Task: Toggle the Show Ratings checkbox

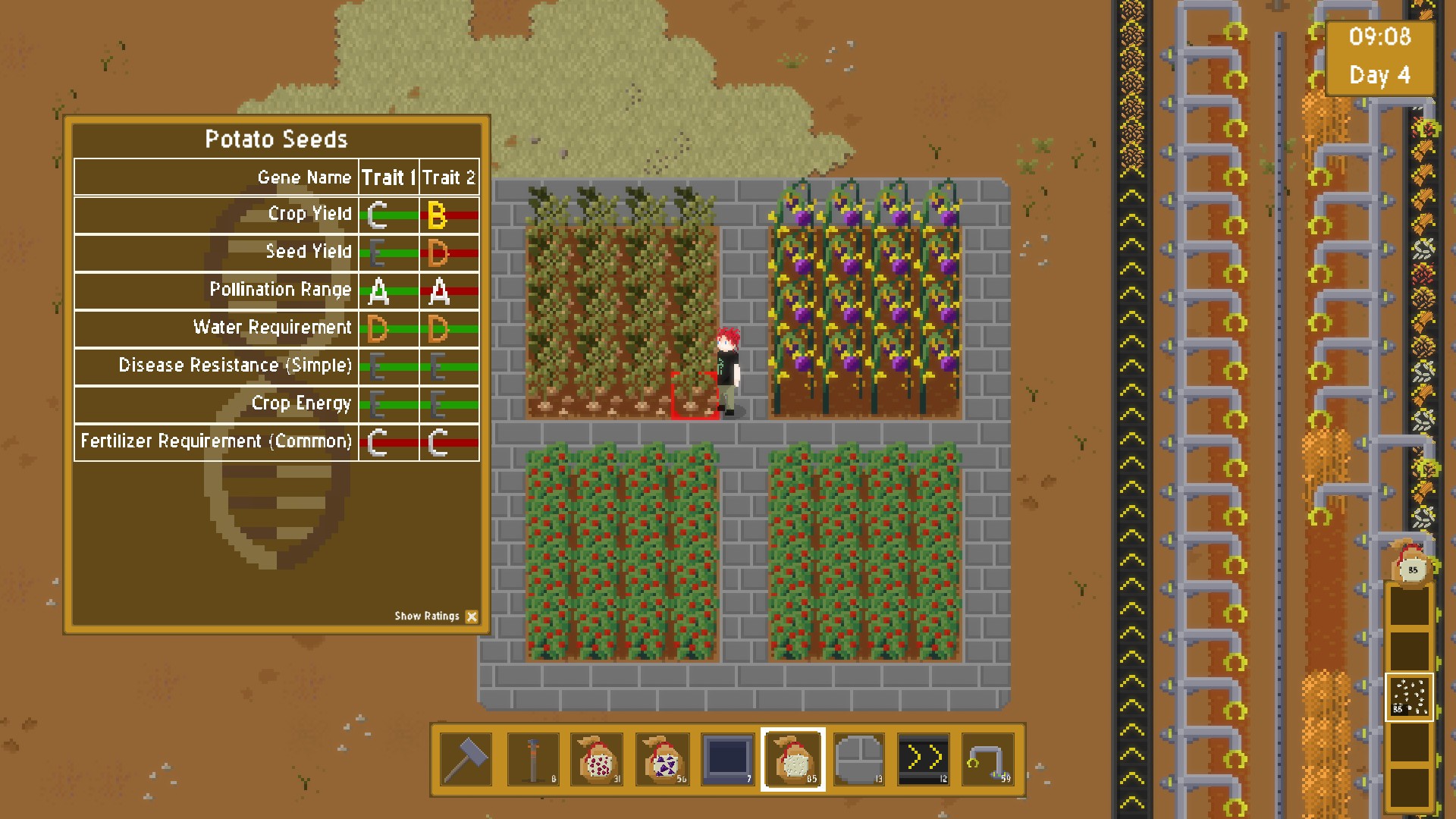Action: pyautogui.click(x=472, y=617)
